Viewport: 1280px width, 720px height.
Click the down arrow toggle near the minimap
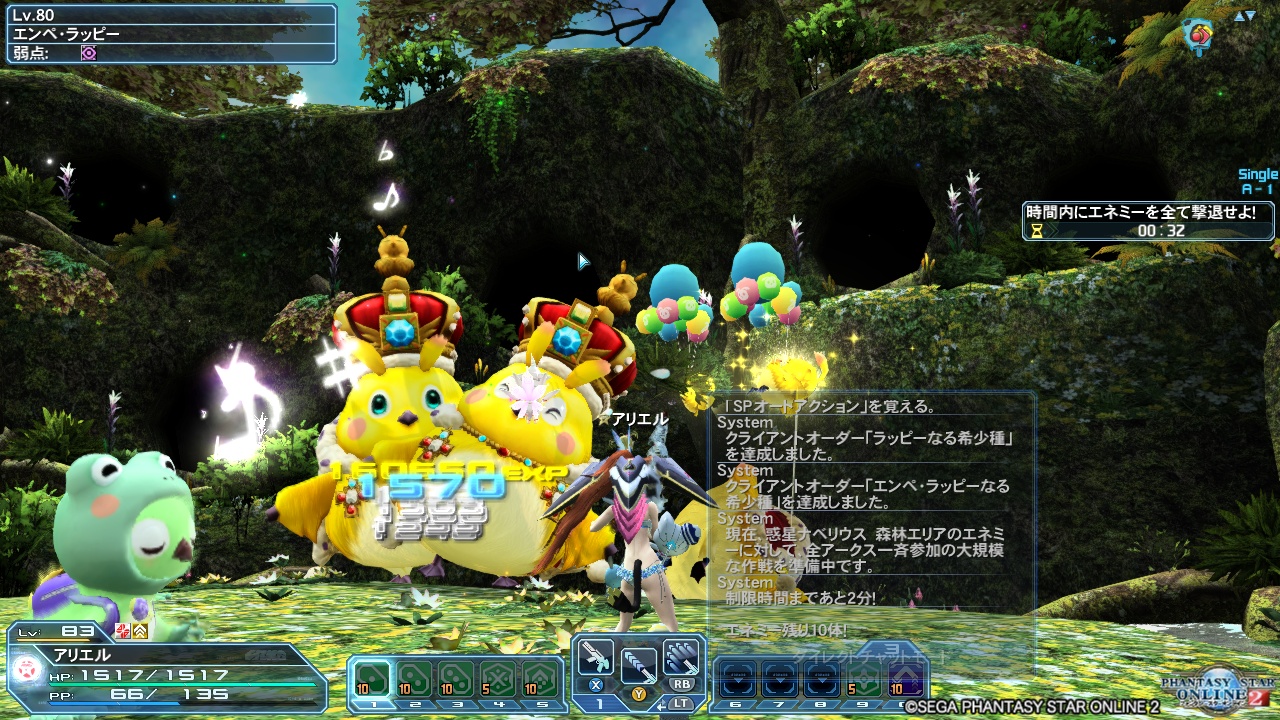click(x=1250, y=16)
